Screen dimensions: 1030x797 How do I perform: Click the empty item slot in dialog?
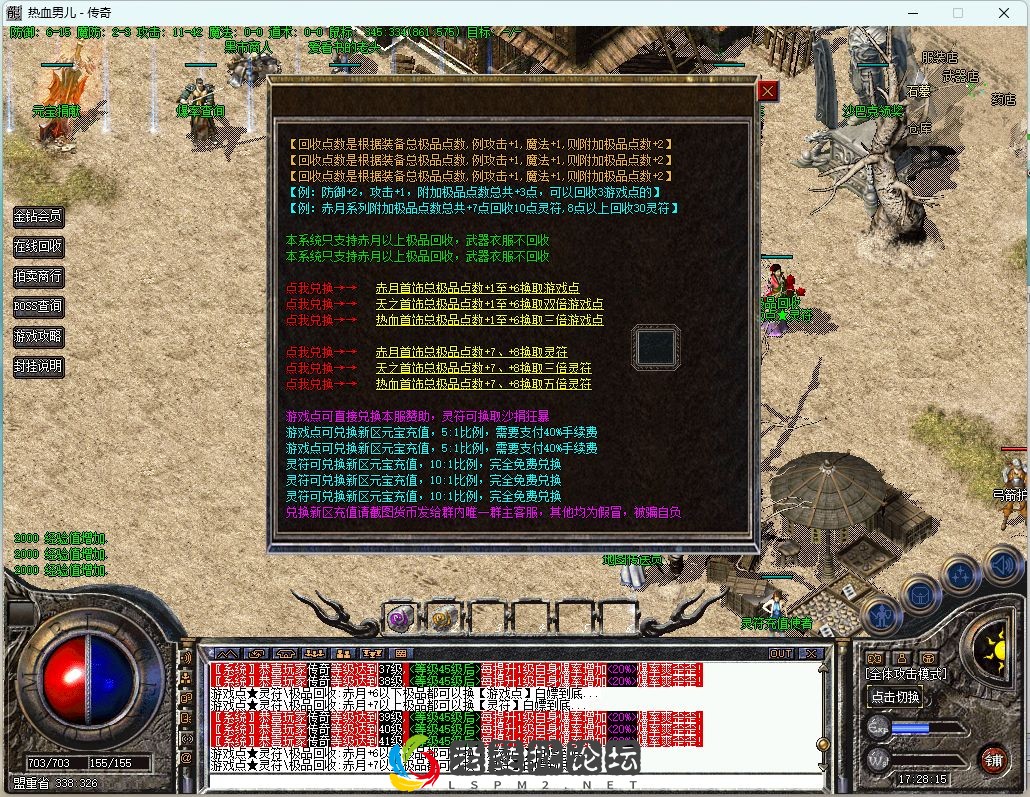tap(656, 347)
